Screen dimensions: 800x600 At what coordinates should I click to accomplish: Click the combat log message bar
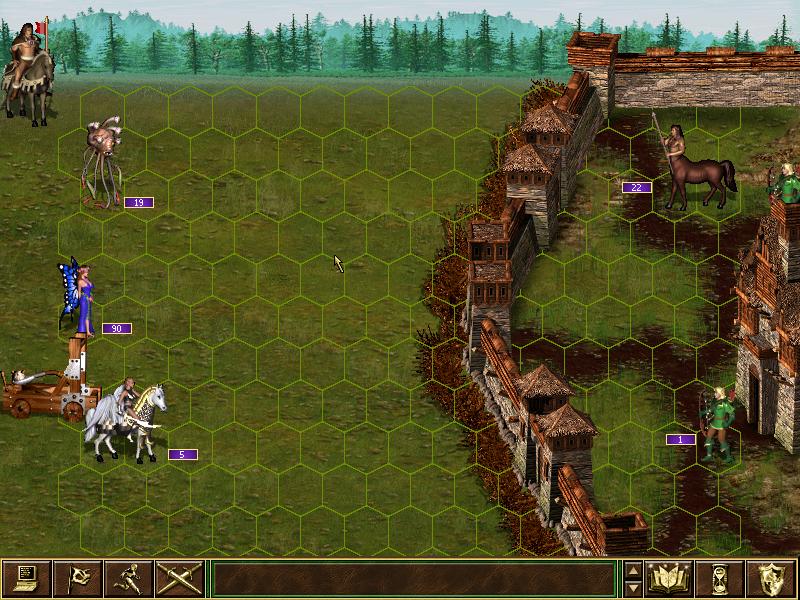tap(413, 578)
